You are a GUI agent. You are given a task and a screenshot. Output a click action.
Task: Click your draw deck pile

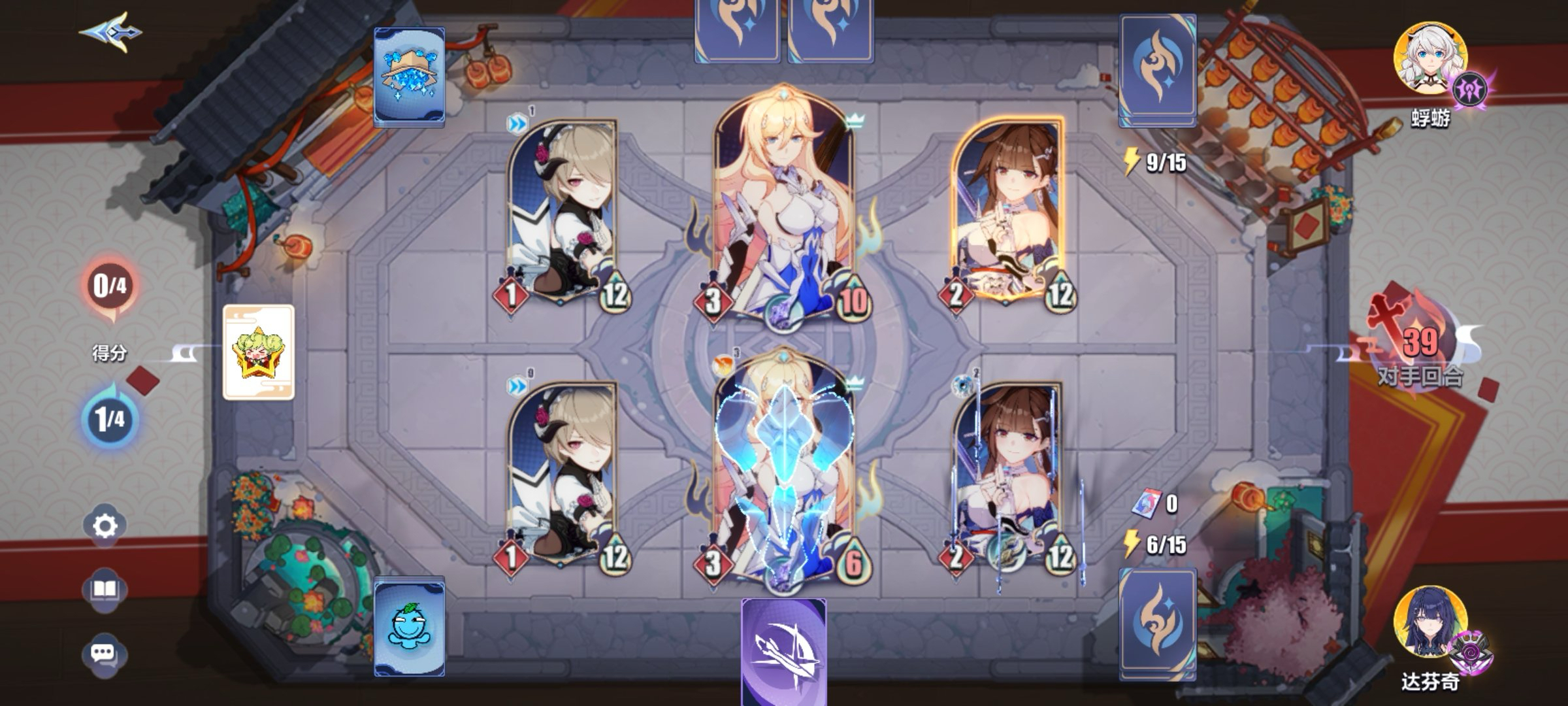(1158, 623)
